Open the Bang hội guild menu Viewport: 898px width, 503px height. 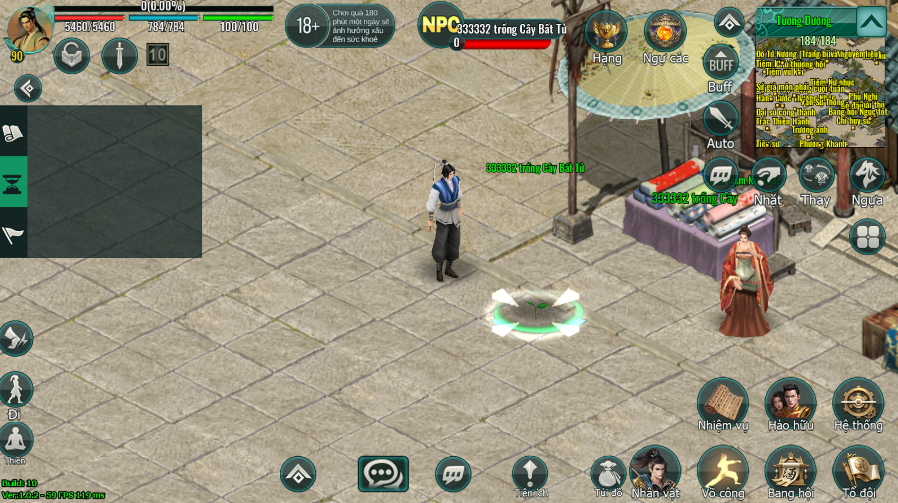click(790, 469)
